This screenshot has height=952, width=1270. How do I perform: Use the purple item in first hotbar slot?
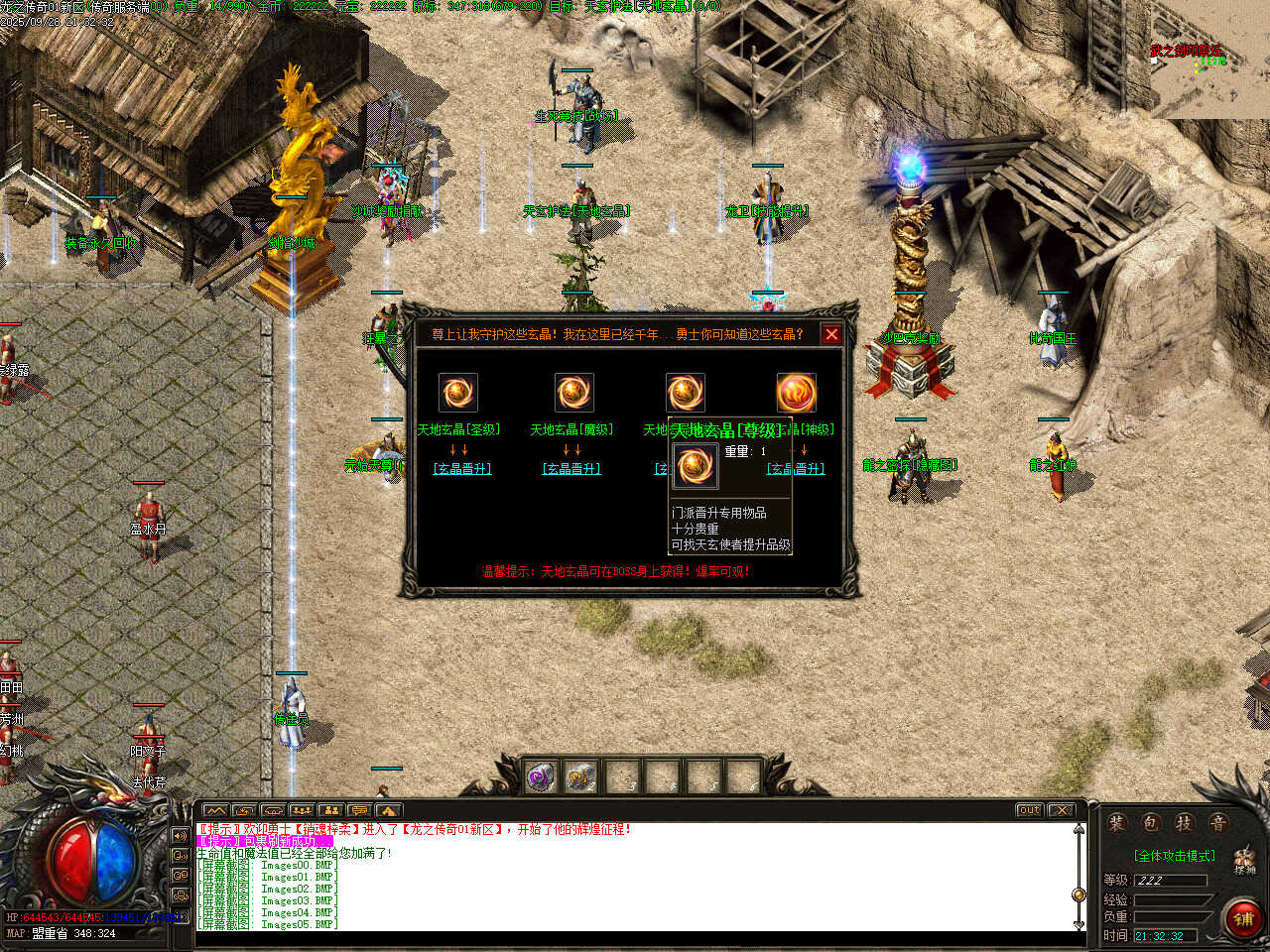[541, 776]
